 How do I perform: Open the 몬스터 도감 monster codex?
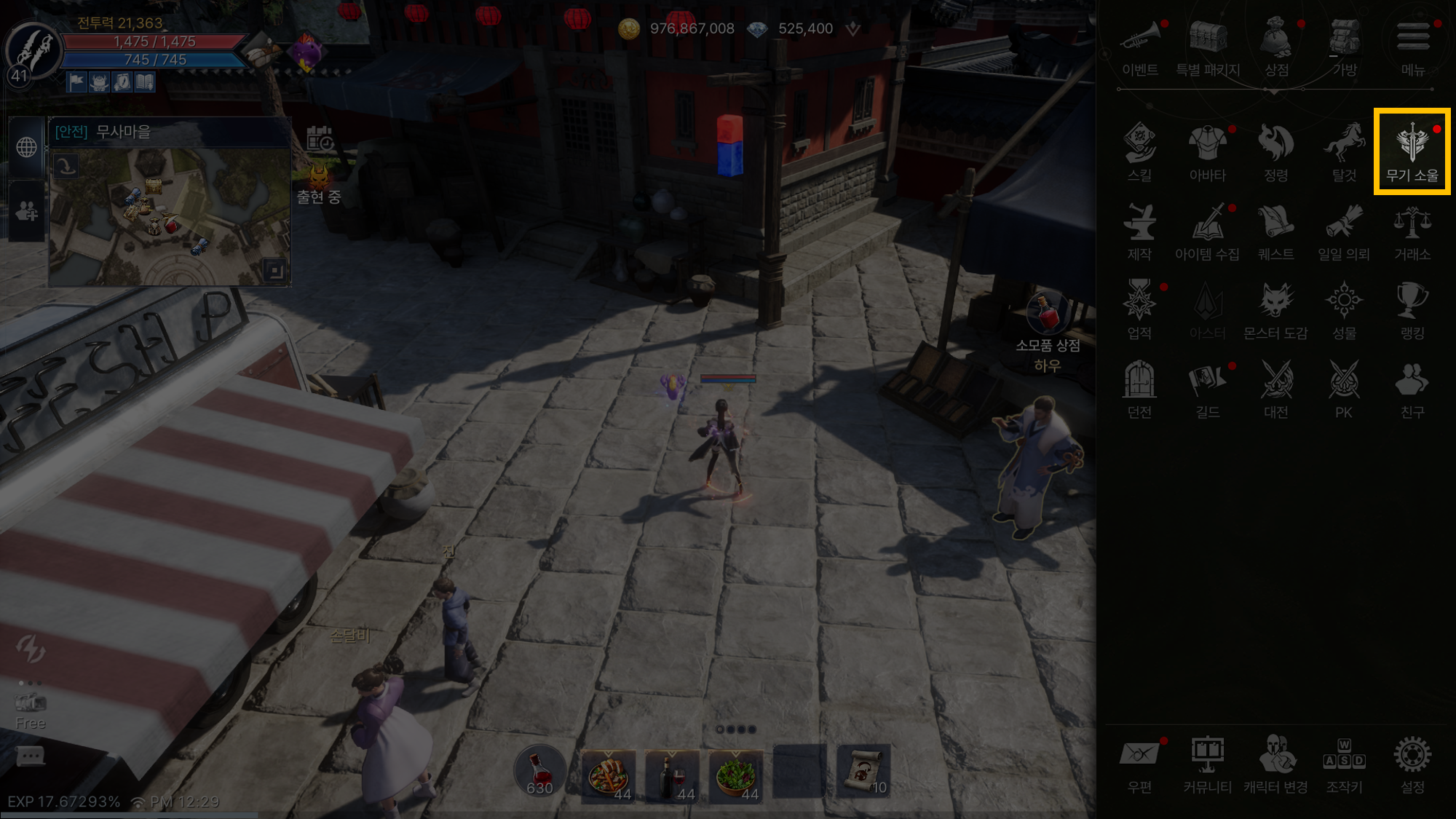tap(1275, 309)
